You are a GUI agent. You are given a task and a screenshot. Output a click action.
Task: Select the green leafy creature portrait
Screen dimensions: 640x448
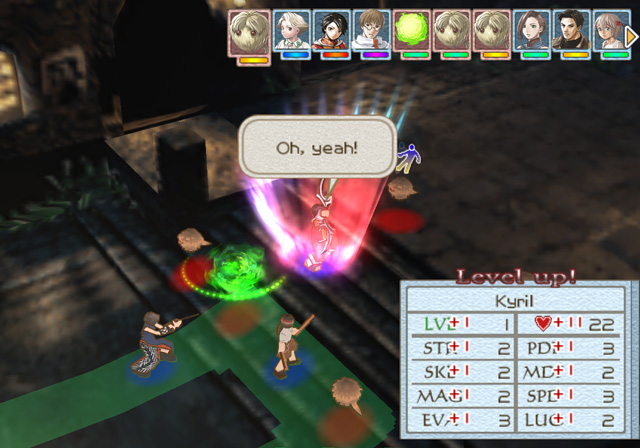[411, 31]
